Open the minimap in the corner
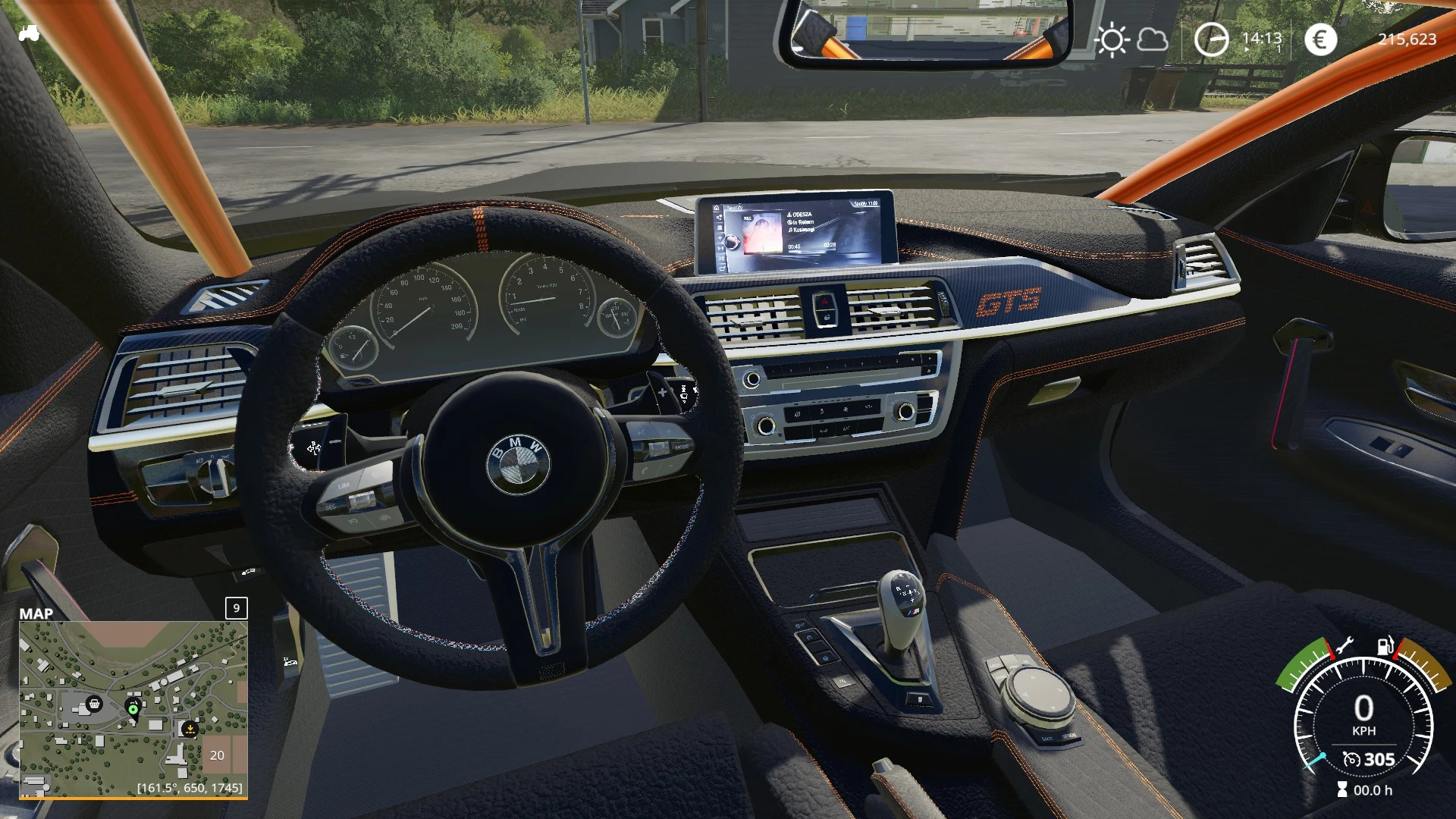This screenshot has width=1456, height=819. point(133,709)
